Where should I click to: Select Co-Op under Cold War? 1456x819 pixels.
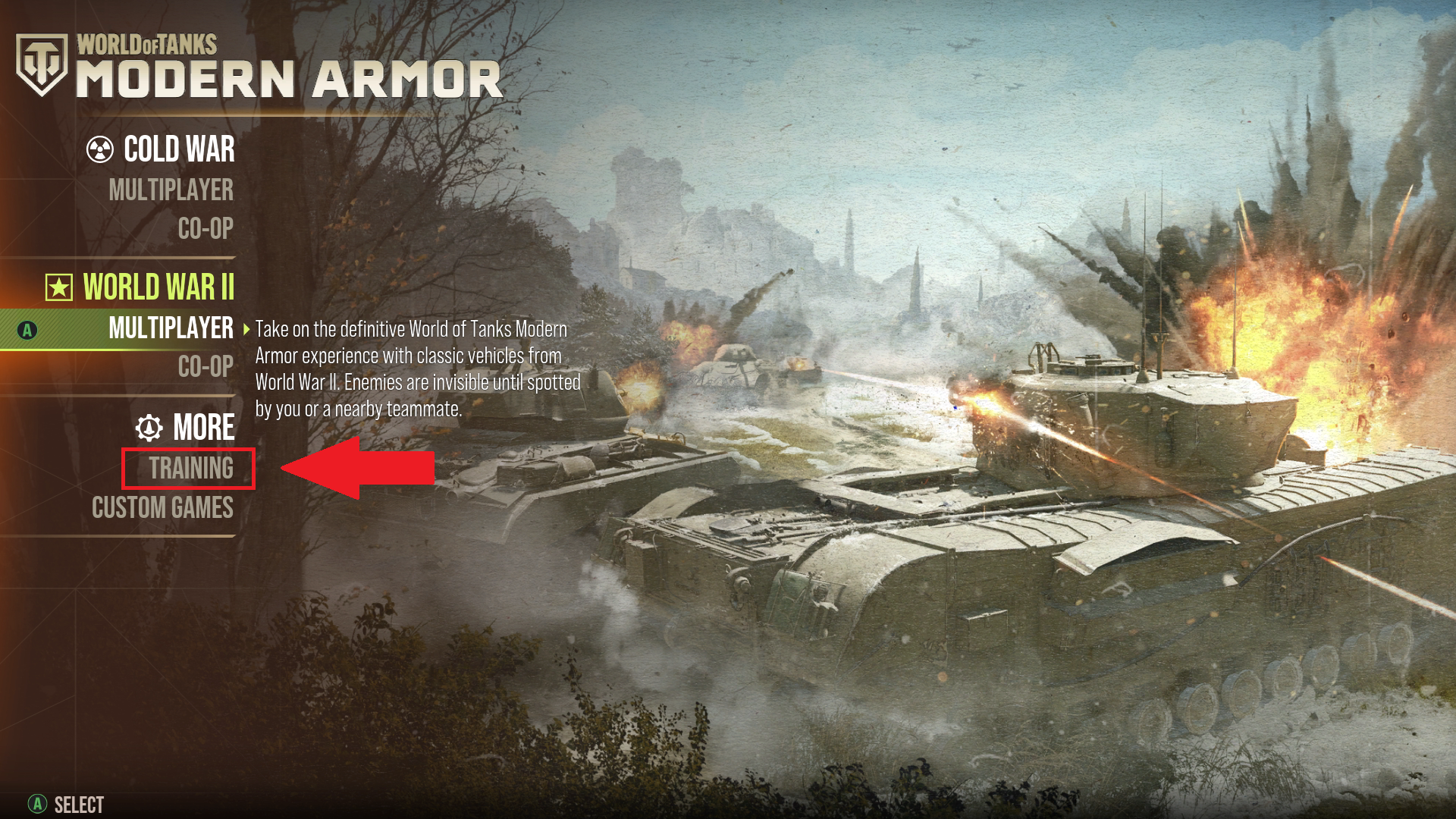point(205,229)
